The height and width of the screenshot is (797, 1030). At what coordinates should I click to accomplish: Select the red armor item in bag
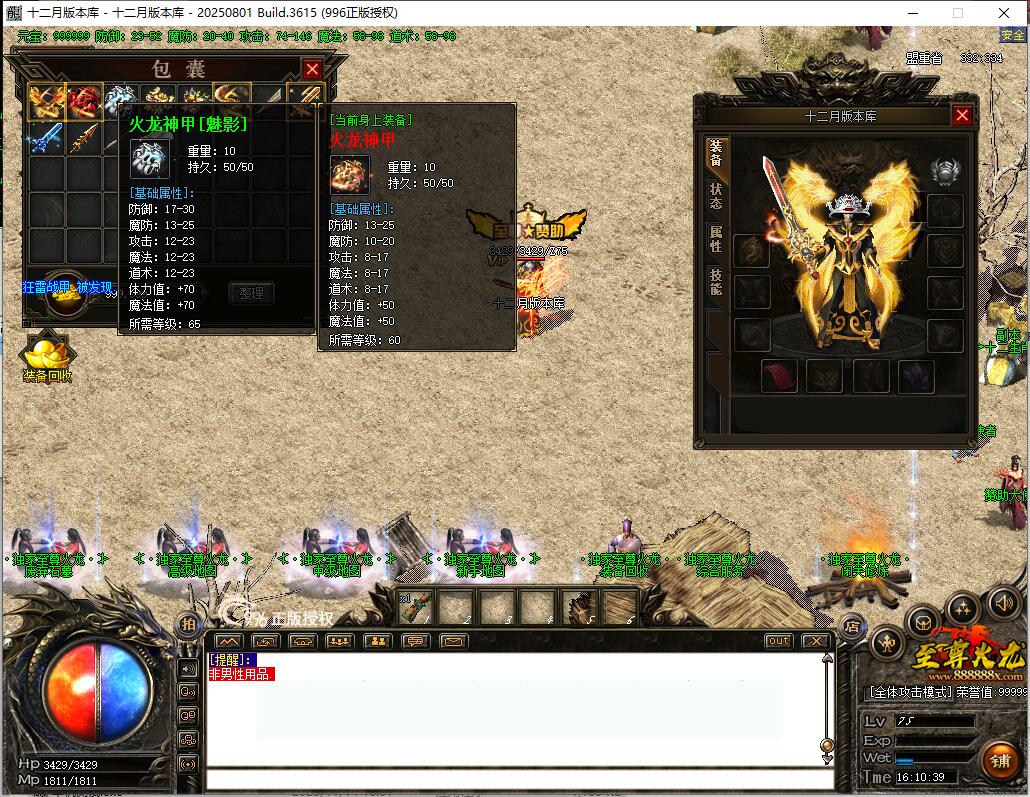pyautogui.click(x=85, y=102)
